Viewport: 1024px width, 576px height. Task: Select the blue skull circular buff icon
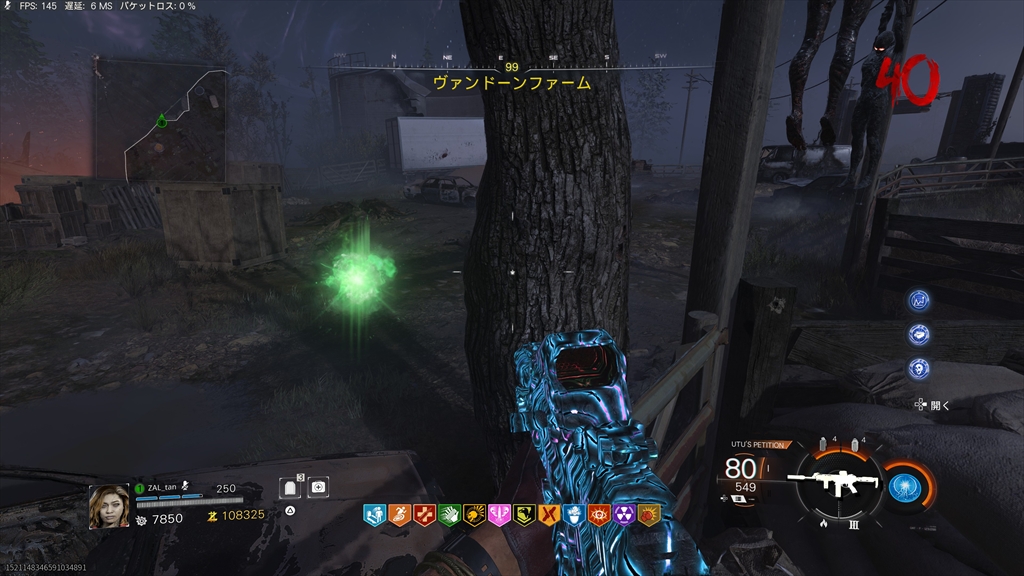pos(918,368)
